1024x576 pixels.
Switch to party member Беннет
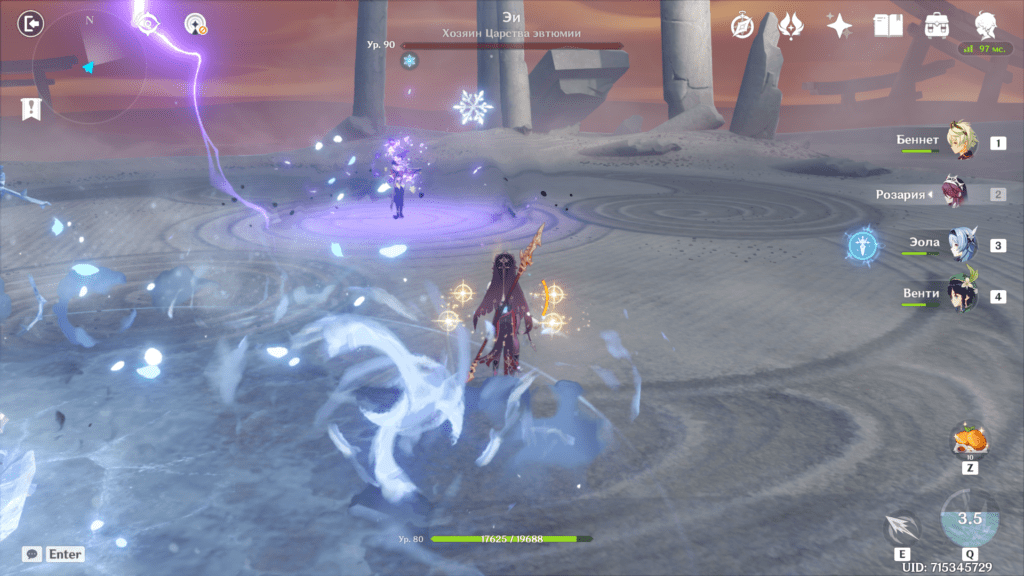(962, 143)
